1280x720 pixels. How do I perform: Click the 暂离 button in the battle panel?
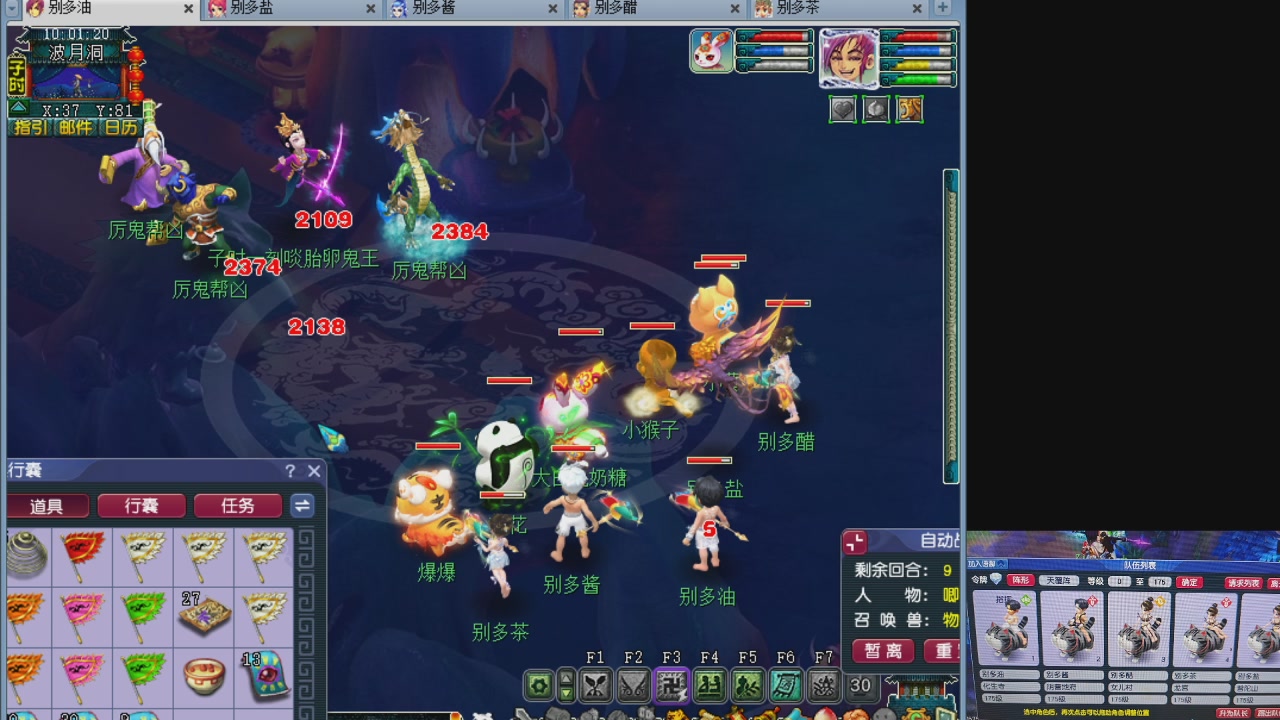click(883, 651)
